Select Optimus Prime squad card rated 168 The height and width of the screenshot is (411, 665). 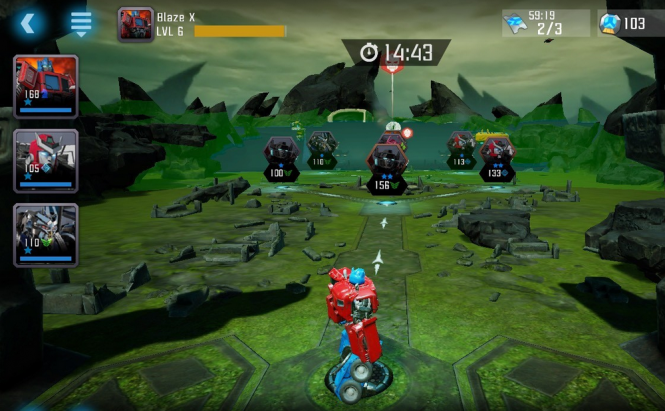(46, 86)
